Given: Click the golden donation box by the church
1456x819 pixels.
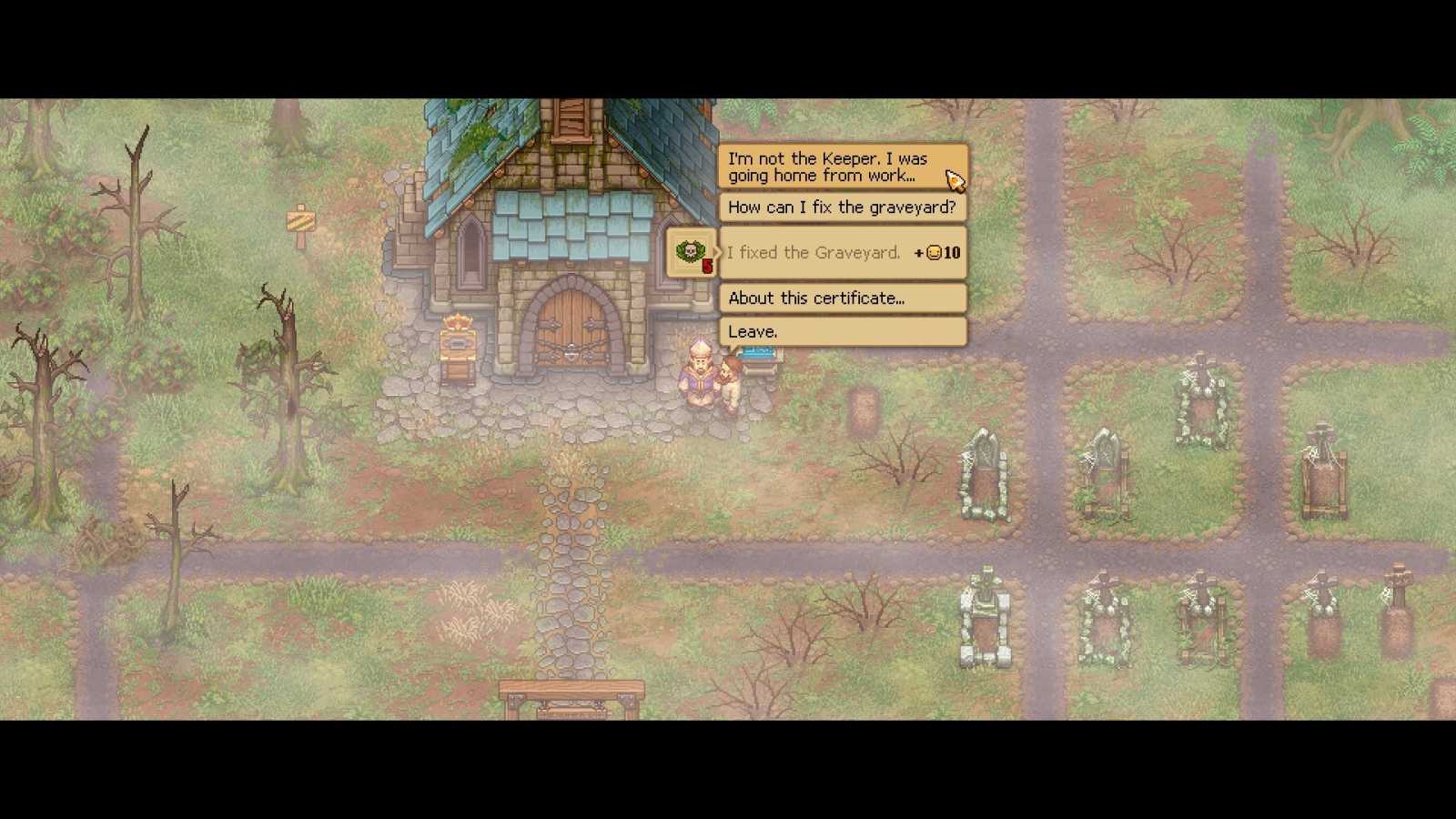Looking at the screenshot, I should [458, 344].
